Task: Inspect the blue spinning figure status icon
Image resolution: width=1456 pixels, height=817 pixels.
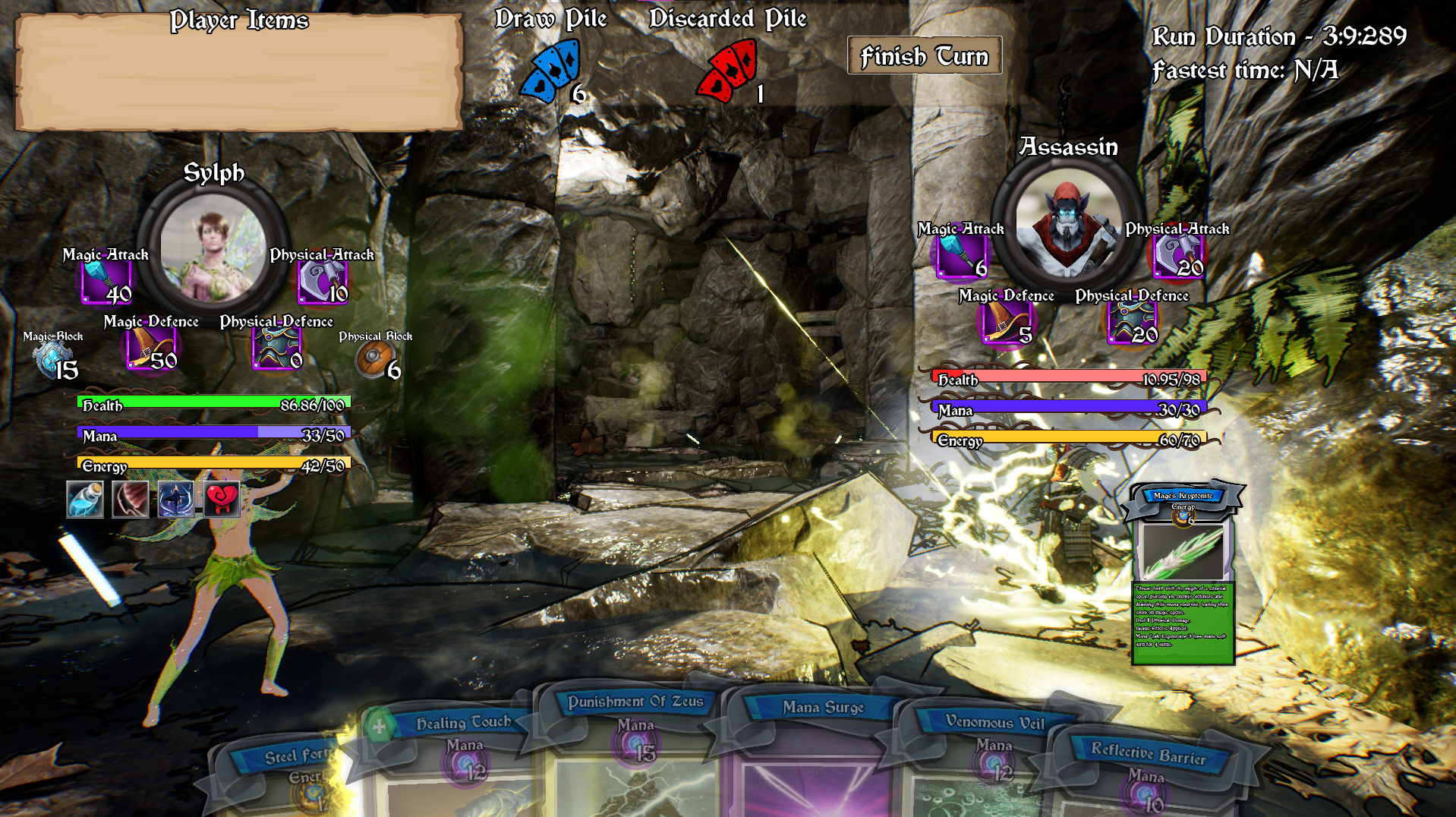Action: point(176,500)
